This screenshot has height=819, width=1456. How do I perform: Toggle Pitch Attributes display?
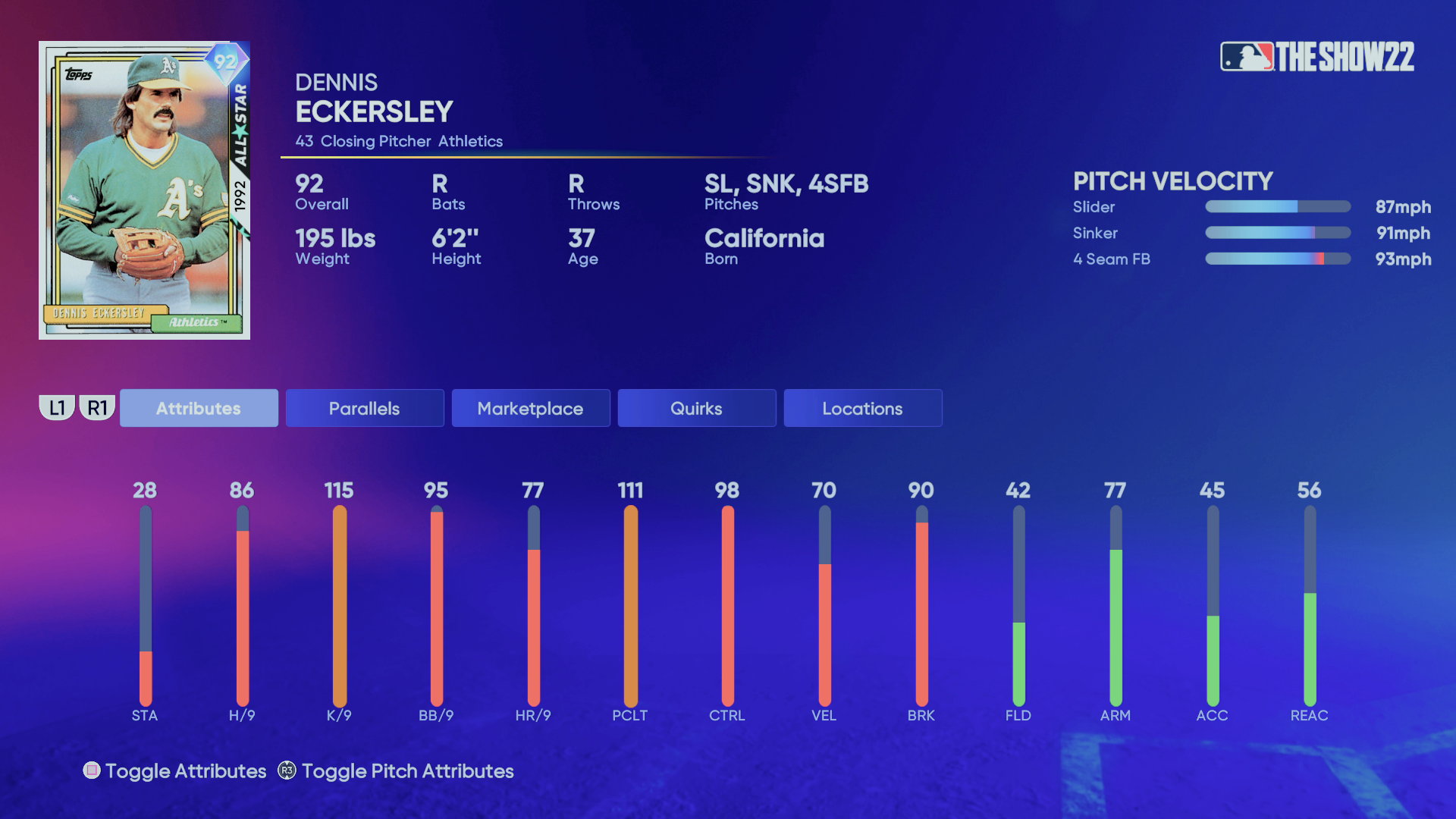click(x=407, y=770)
